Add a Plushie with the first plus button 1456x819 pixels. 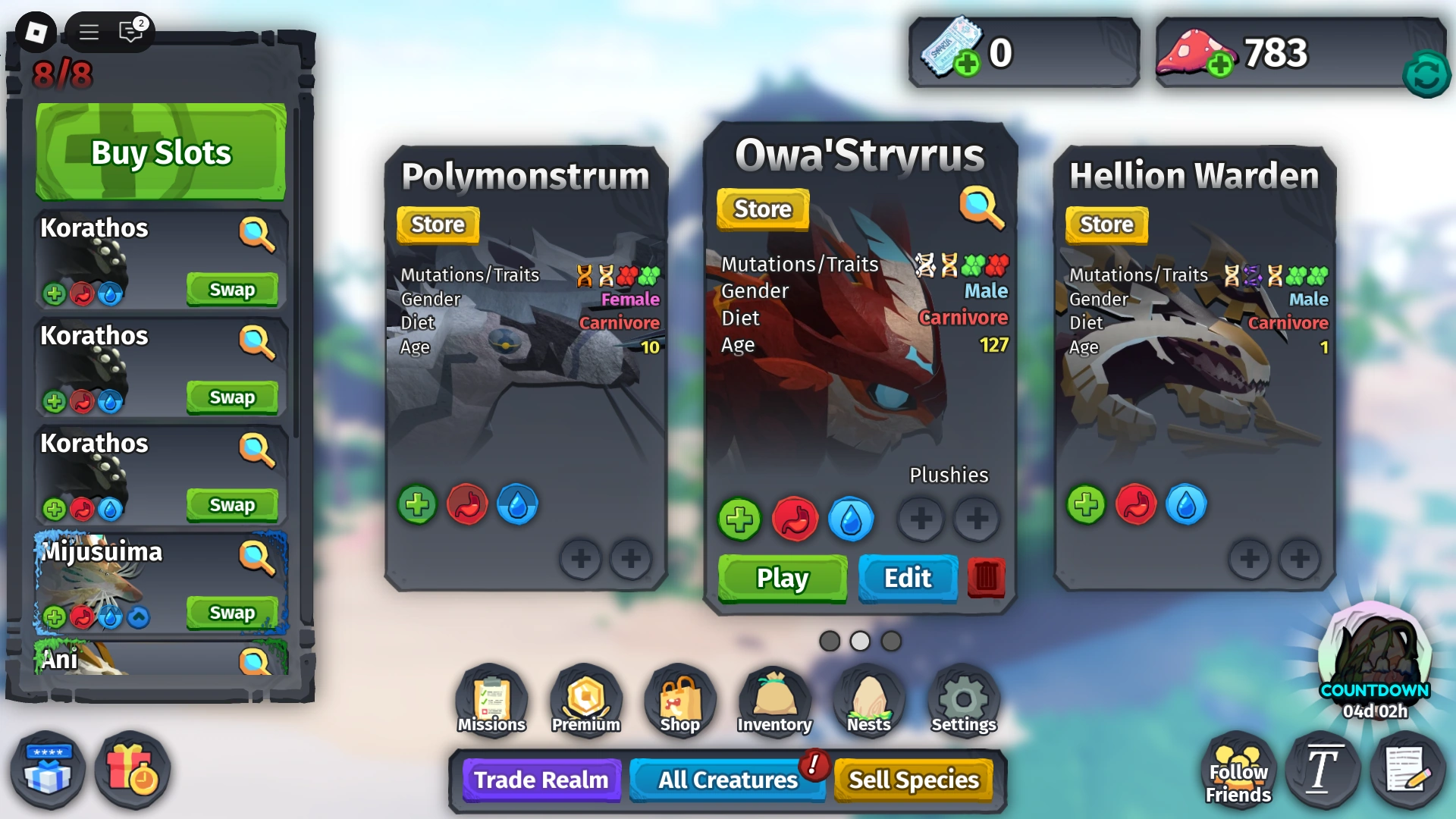[x=921, y=519]
